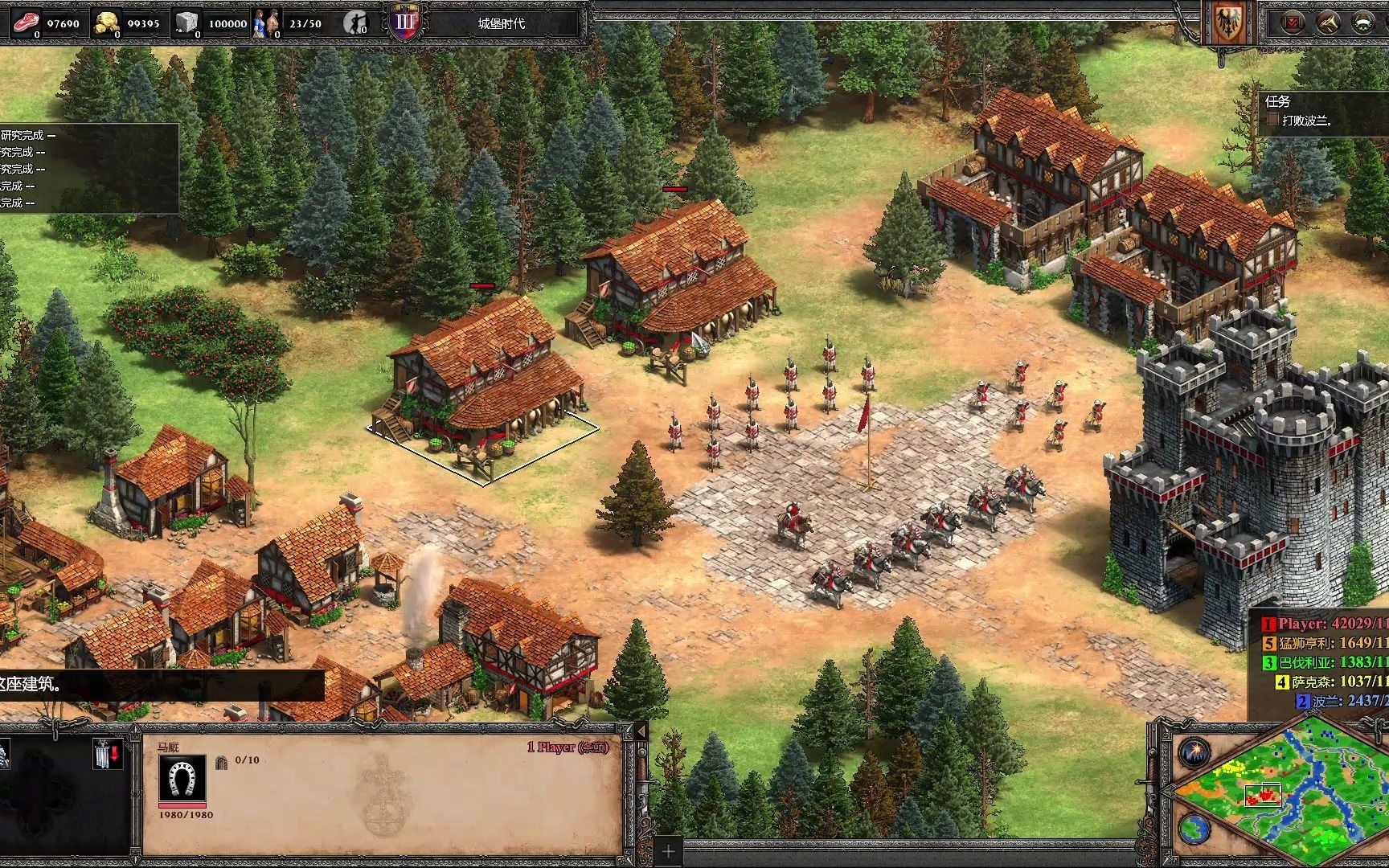1389x868 pixels.
Task: Toggle the 打败波兰 objective checkbox
Action: tap(1272, 120)
